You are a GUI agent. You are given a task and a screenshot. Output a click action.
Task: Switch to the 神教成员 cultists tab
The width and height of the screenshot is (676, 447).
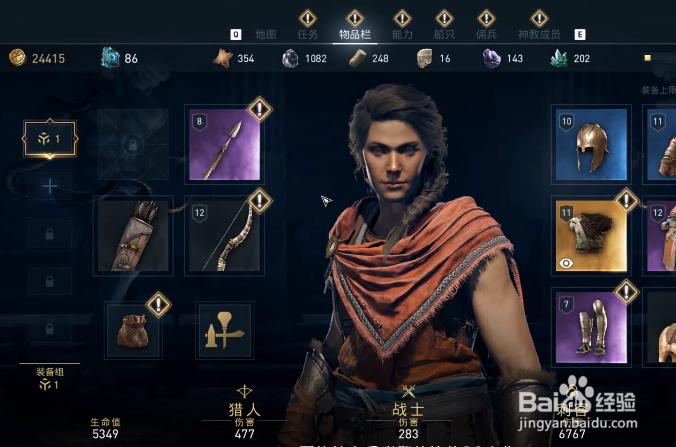click(x=539, y=32)
